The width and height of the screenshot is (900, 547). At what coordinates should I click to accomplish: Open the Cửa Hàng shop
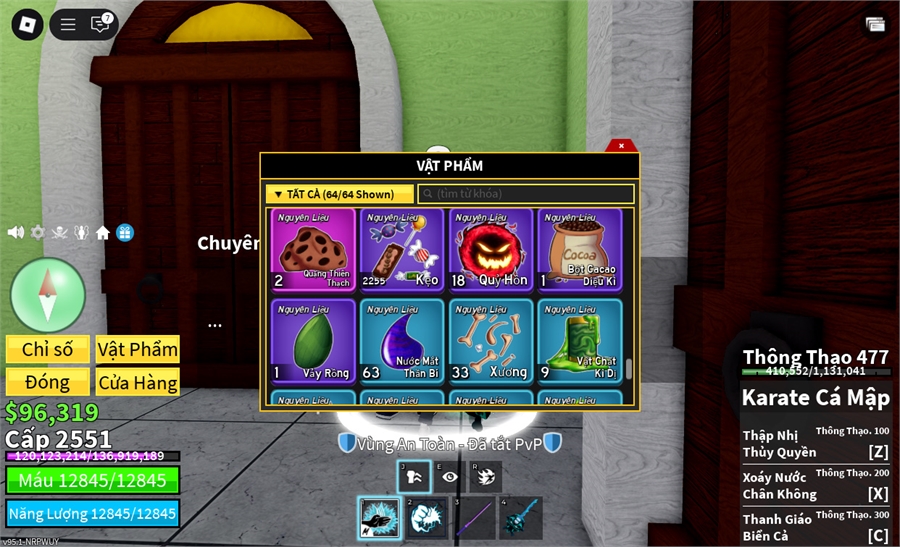click(138, 382)
